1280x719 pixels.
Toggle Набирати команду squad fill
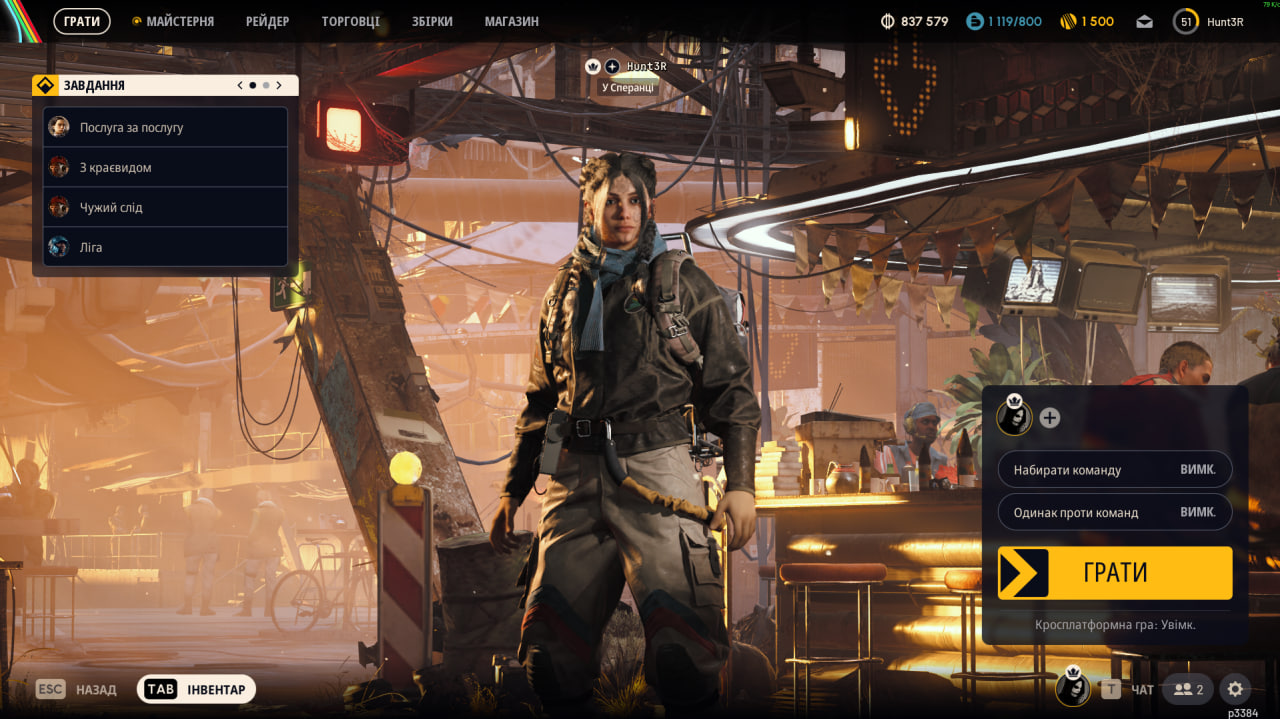click(1114, 470)
